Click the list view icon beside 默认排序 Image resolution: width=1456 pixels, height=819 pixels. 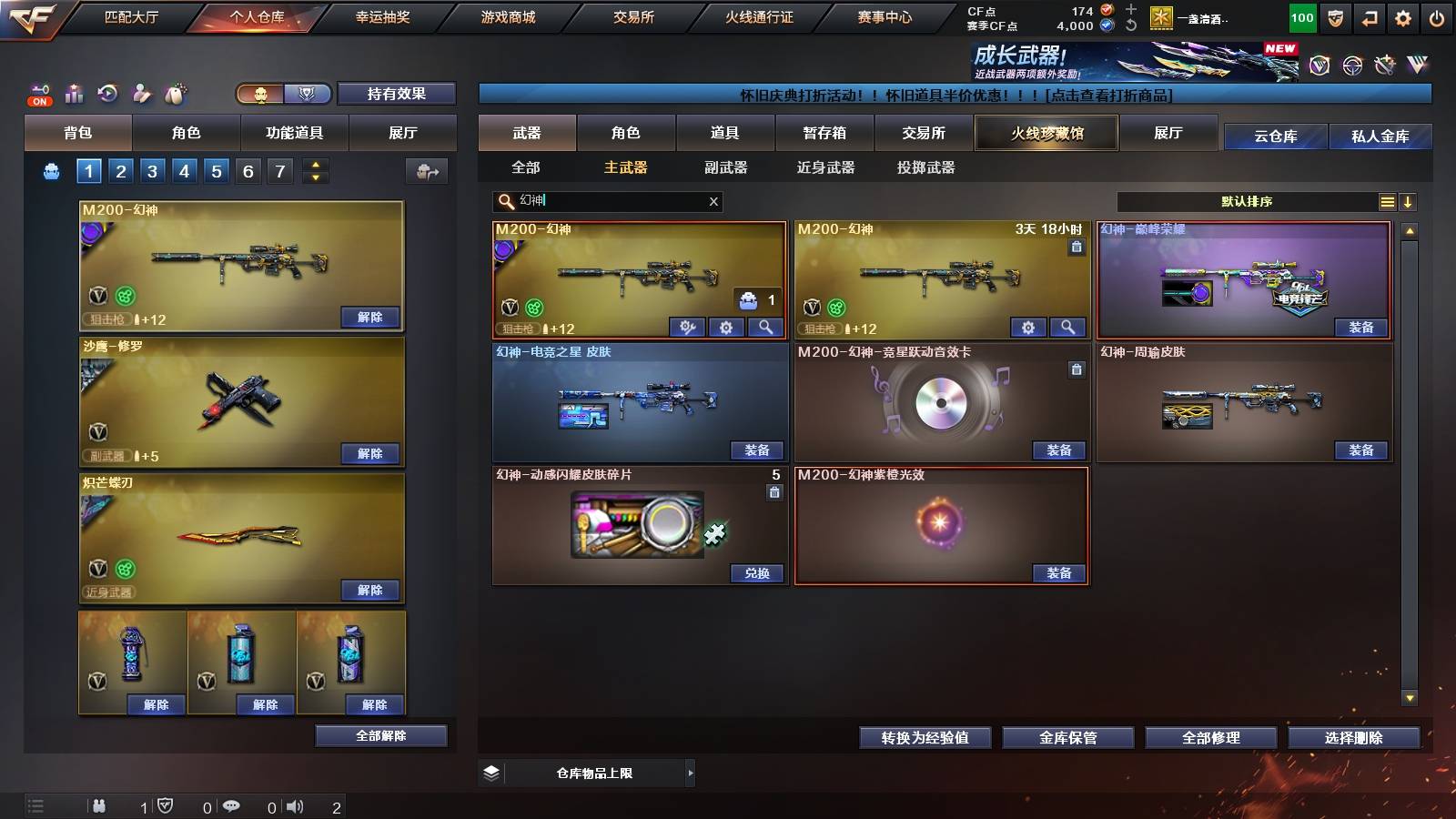tap(1386, 202)
